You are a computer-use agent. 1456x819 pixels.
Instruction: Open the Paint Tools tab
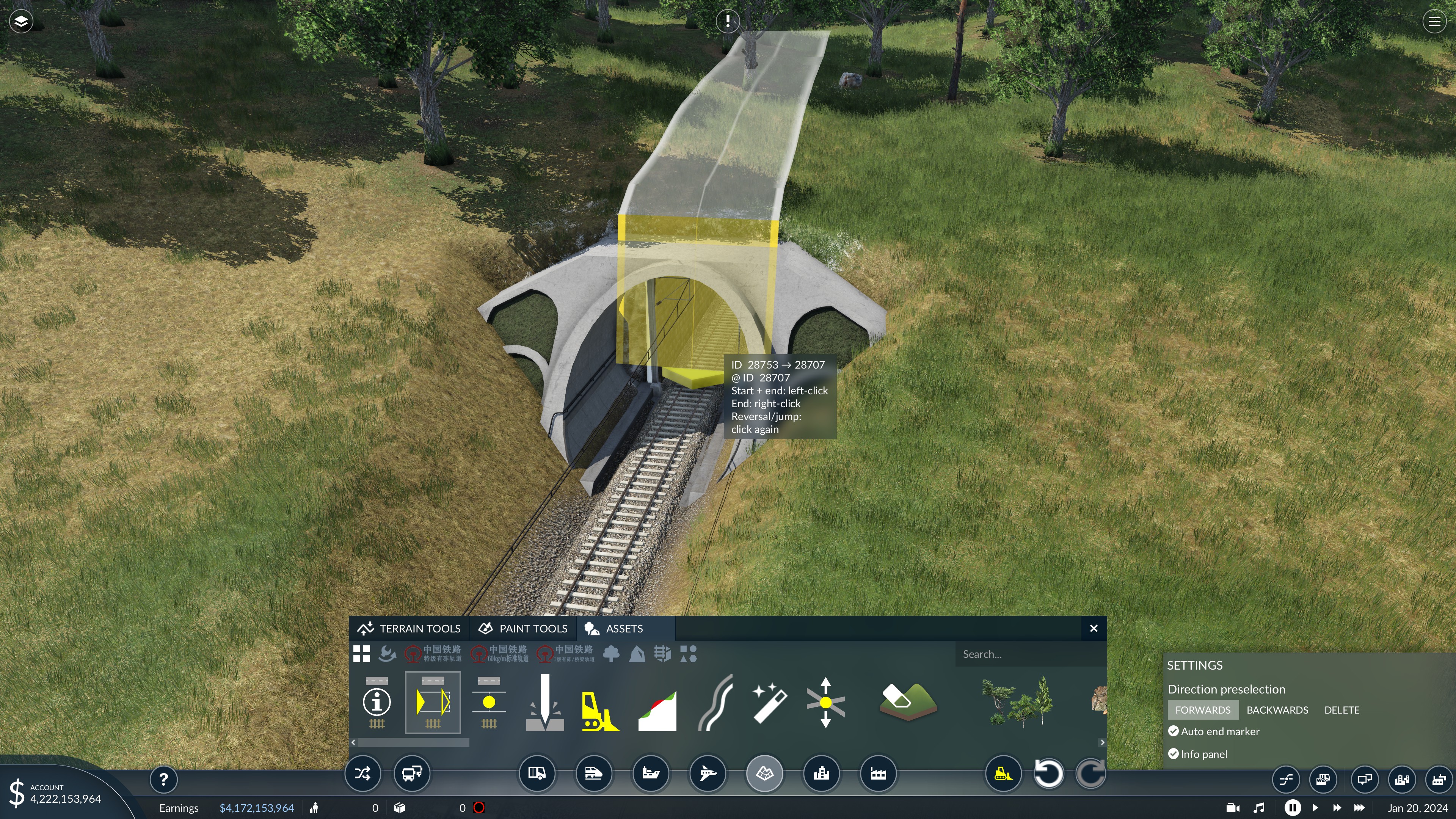[x=523, y=629]
